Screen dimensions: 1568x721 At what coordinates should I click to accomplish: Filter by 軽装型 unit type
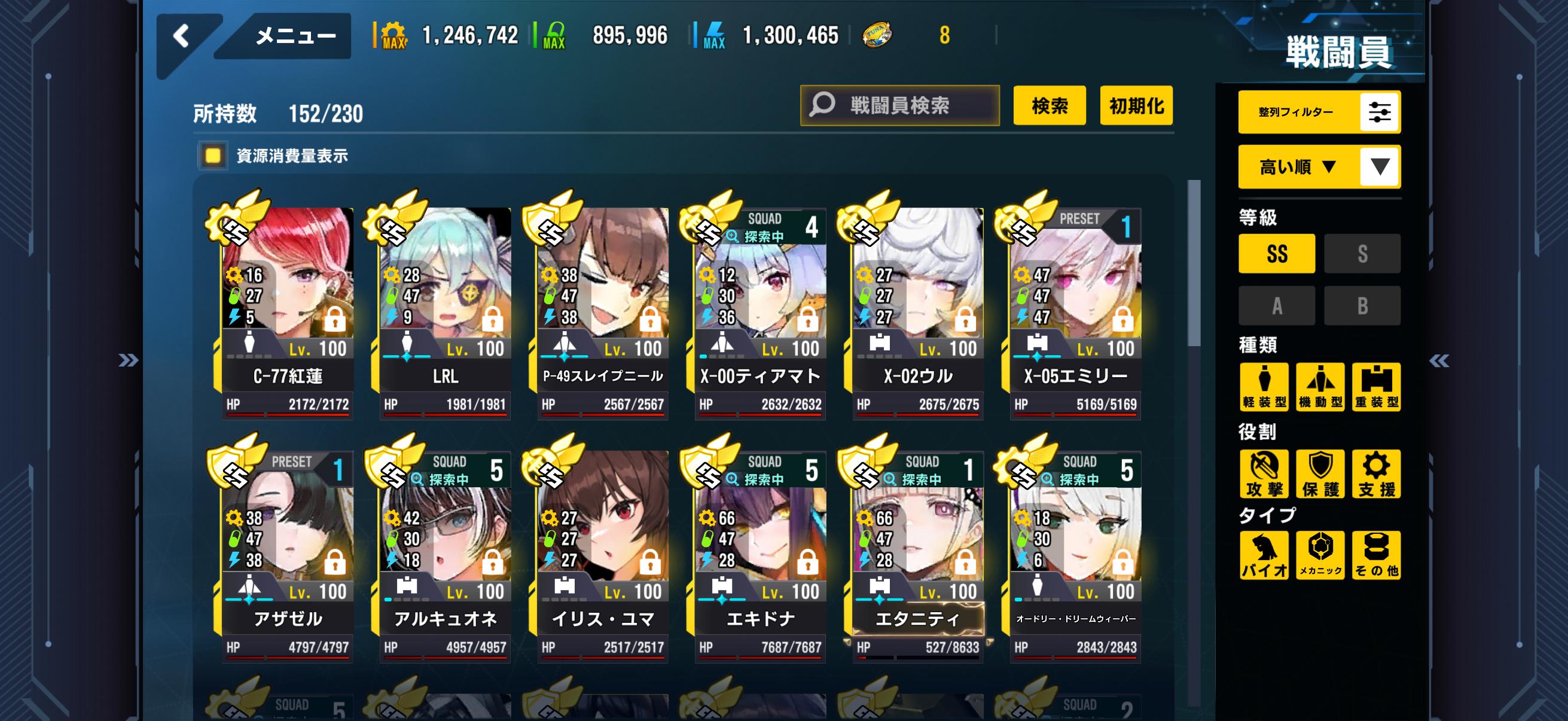pos(1264,387)
